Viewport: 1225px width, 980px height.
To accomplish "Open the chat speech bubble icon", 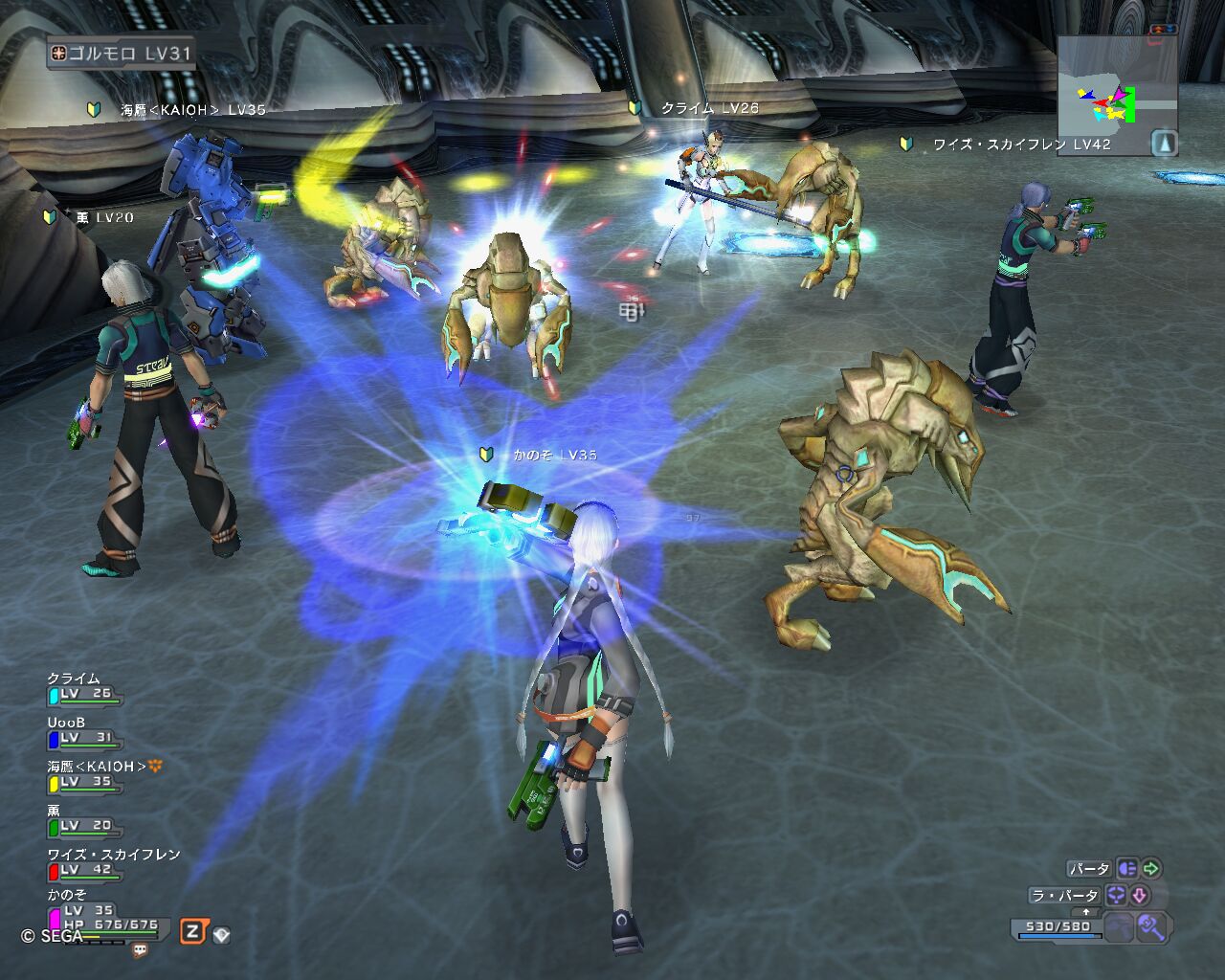I will [141, 950].
